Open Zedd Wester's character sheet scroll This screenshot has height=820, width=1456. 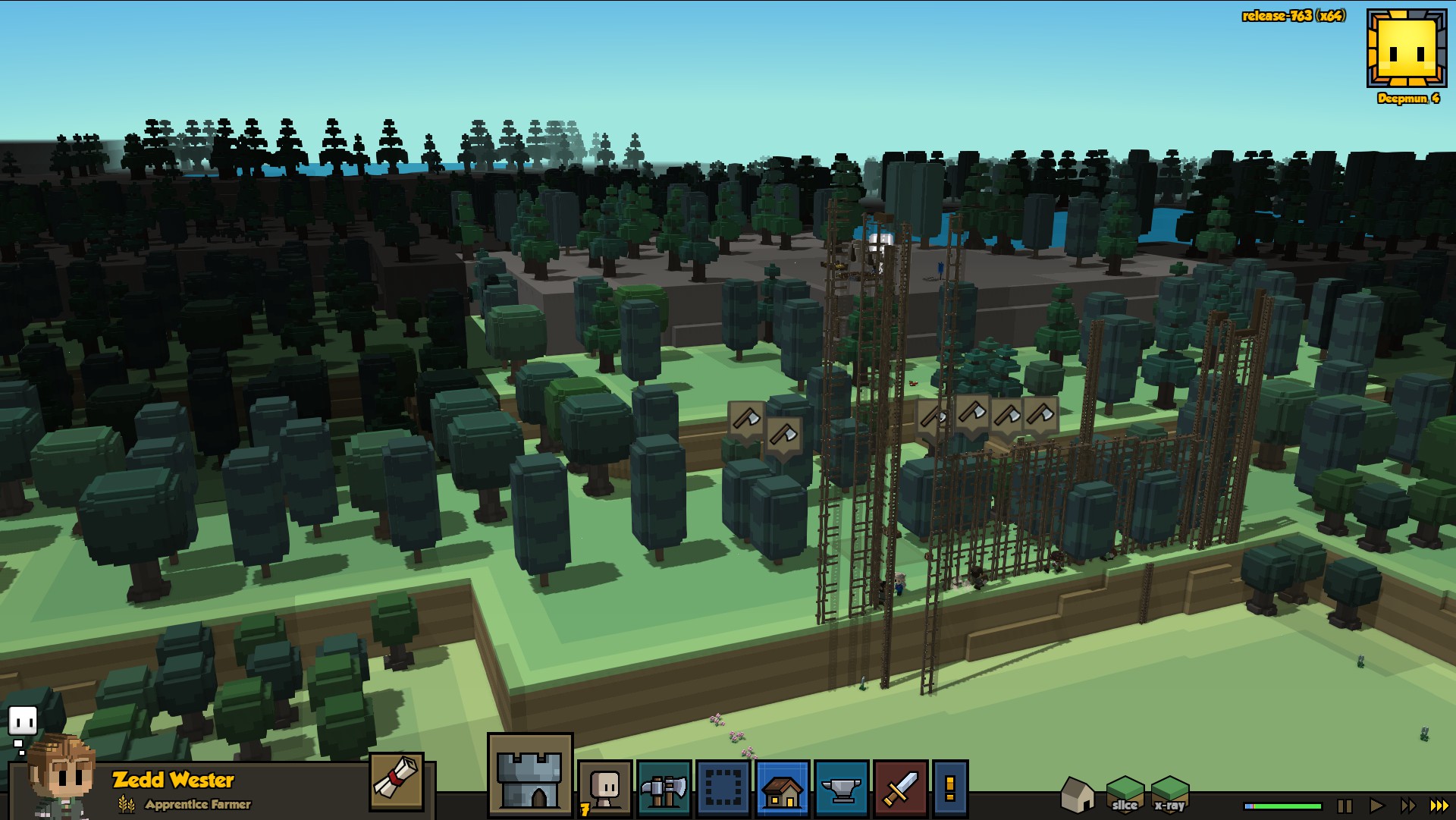[x=397, y=781]
